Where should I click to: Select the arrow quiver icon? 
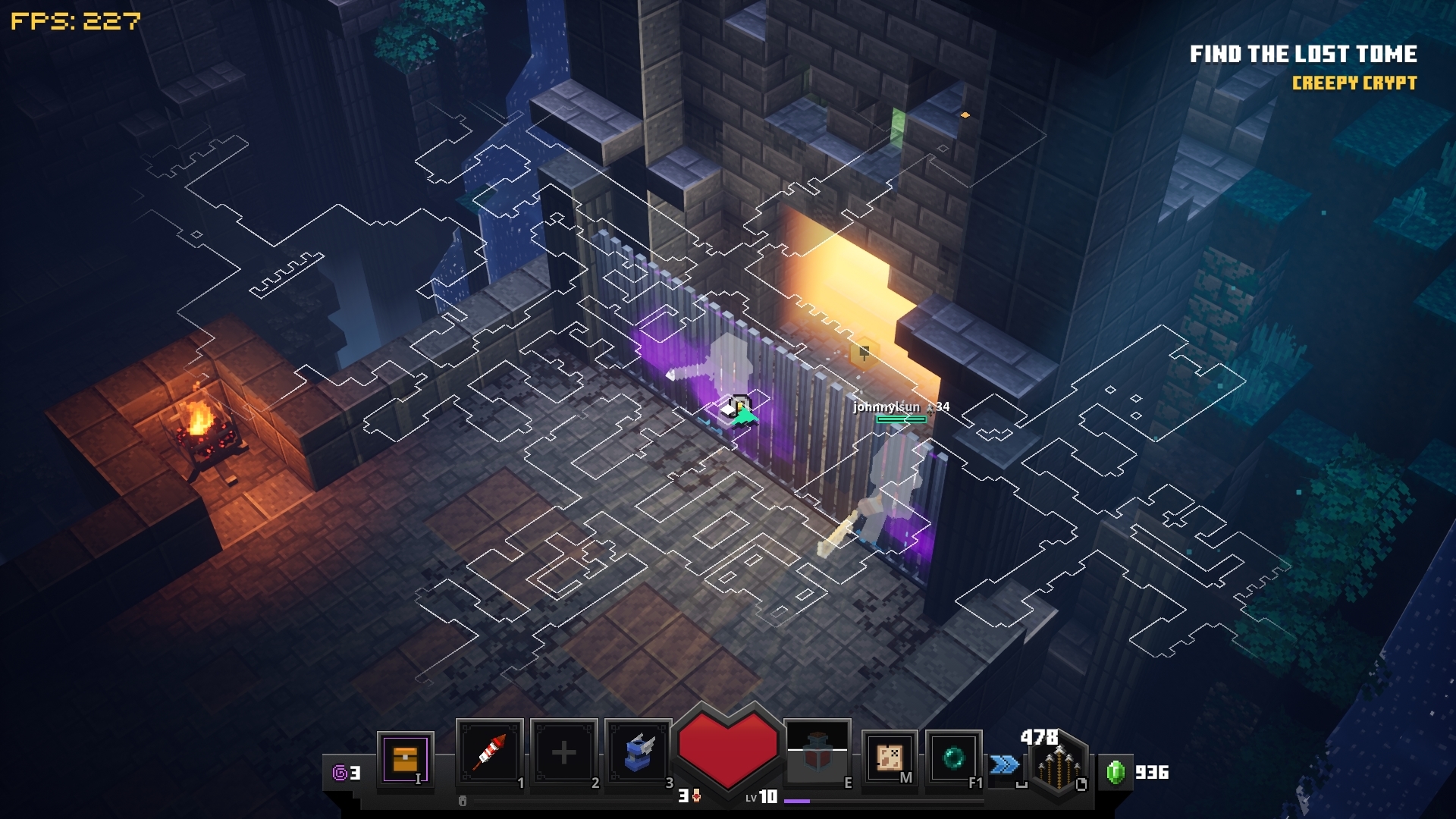tap(1057, 767)
